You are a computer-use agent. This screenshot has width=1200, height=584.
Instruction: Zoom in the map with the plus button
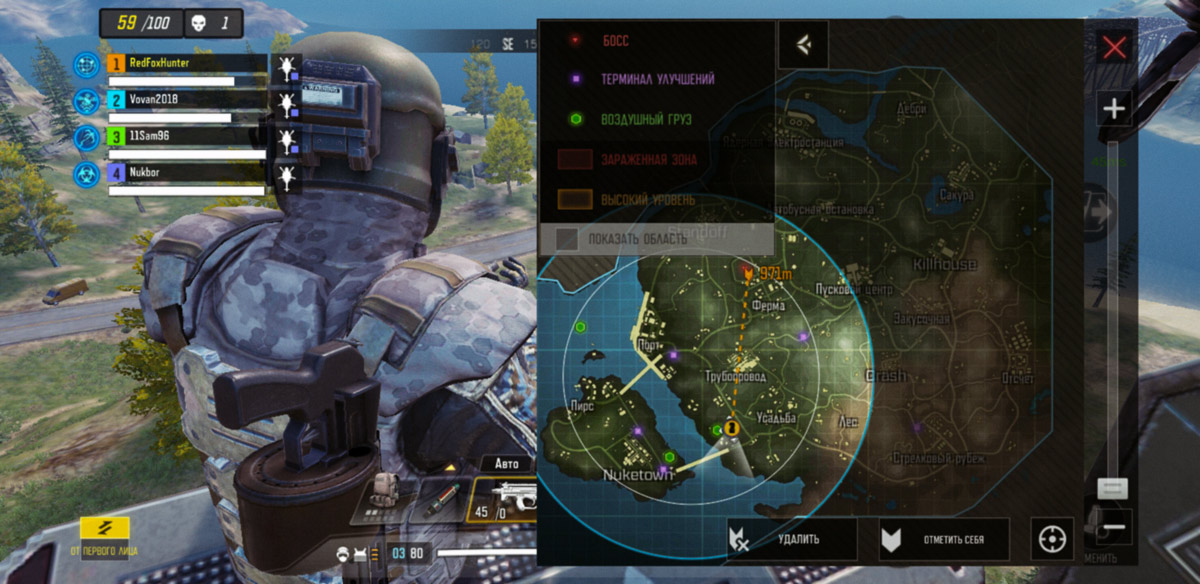coord(1114,107)
